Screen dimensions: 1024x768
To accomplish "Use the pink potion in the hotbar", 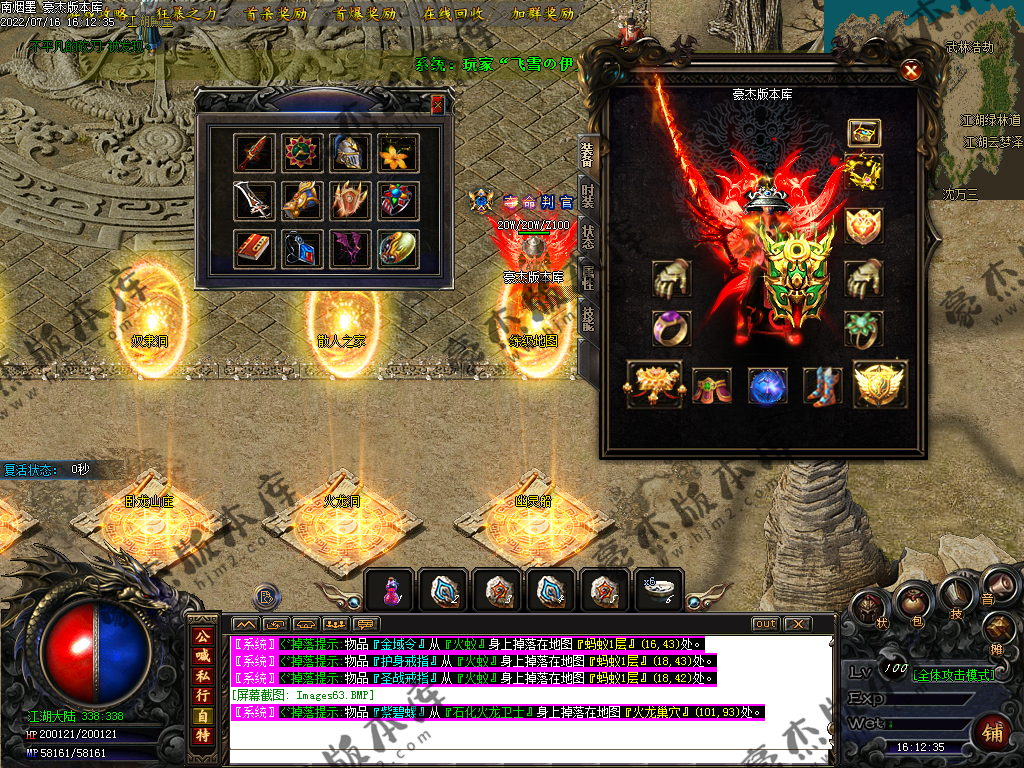I will 391,591.
